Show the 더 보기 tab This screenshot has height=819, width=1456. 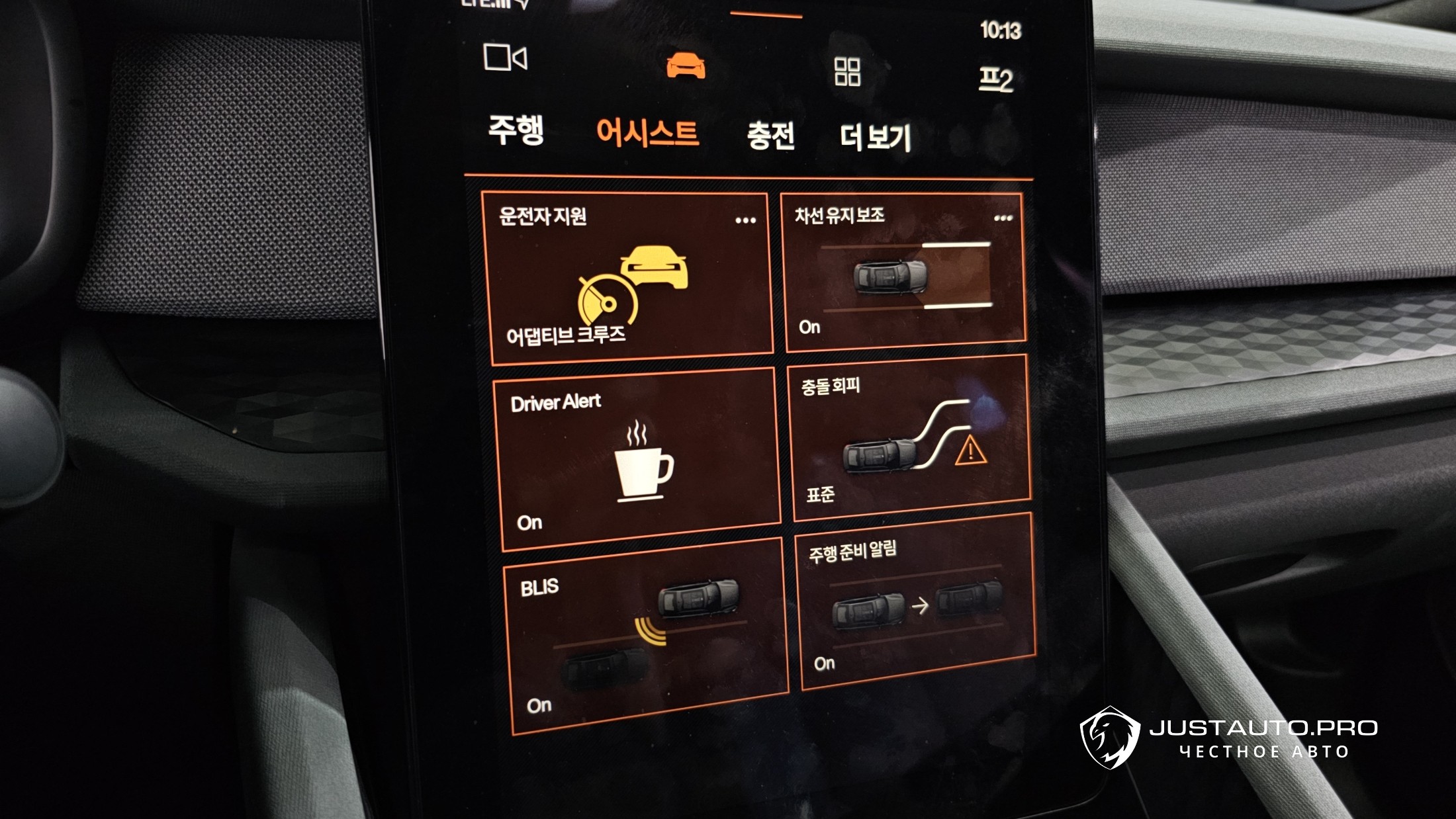(x=875, y=138)
